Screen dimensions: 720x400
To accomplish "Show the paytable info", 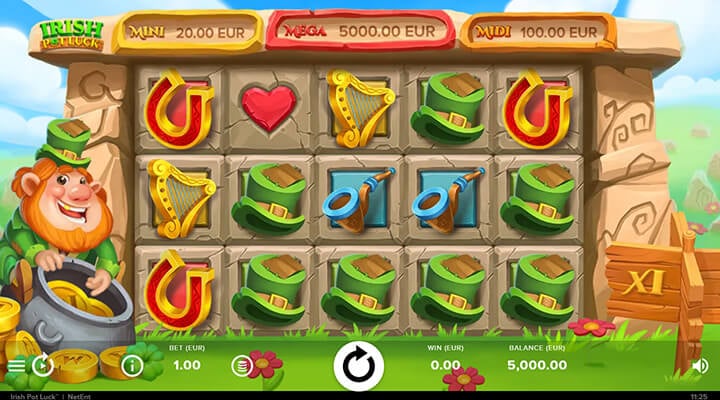I will 132,365.
